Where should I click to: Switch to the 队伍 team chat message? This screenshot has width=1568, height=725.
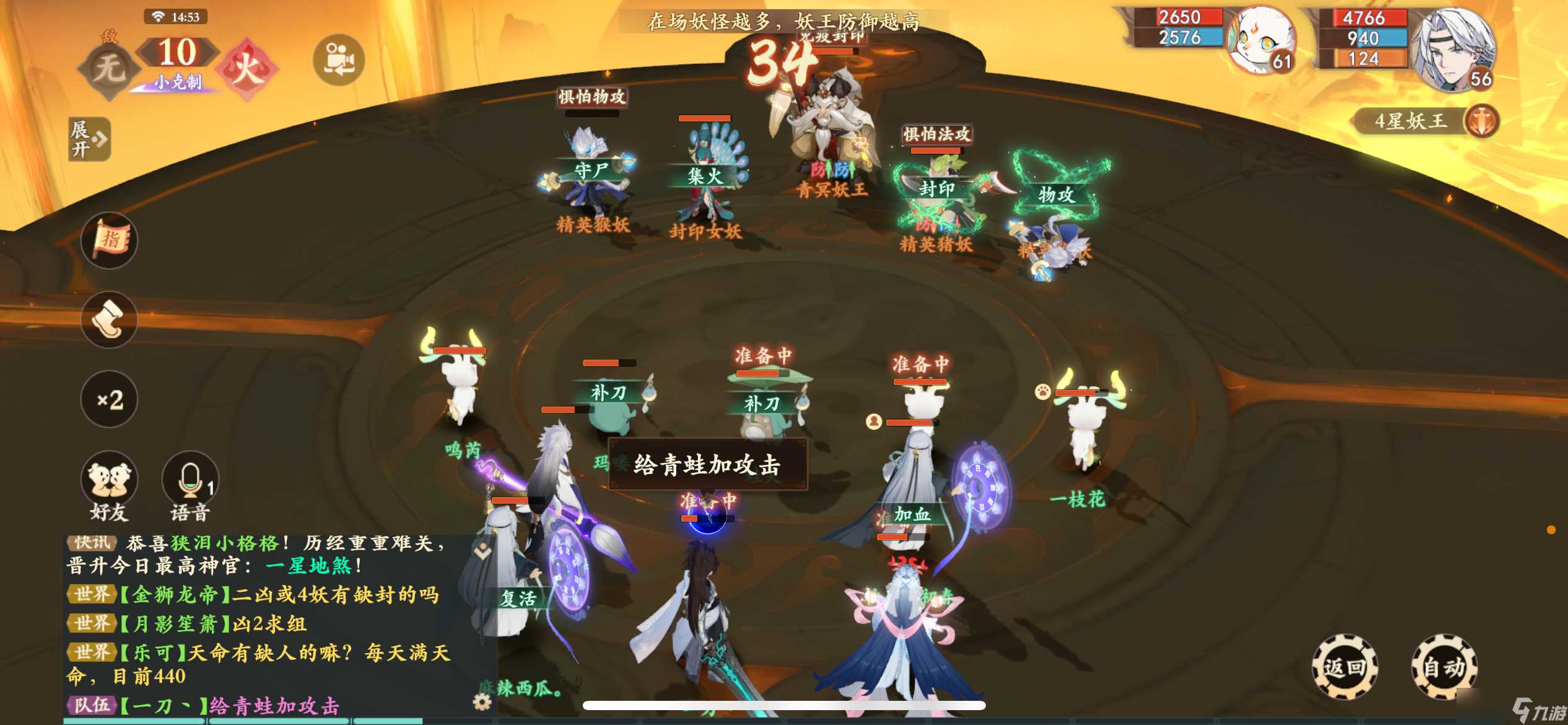pos(93,705)
